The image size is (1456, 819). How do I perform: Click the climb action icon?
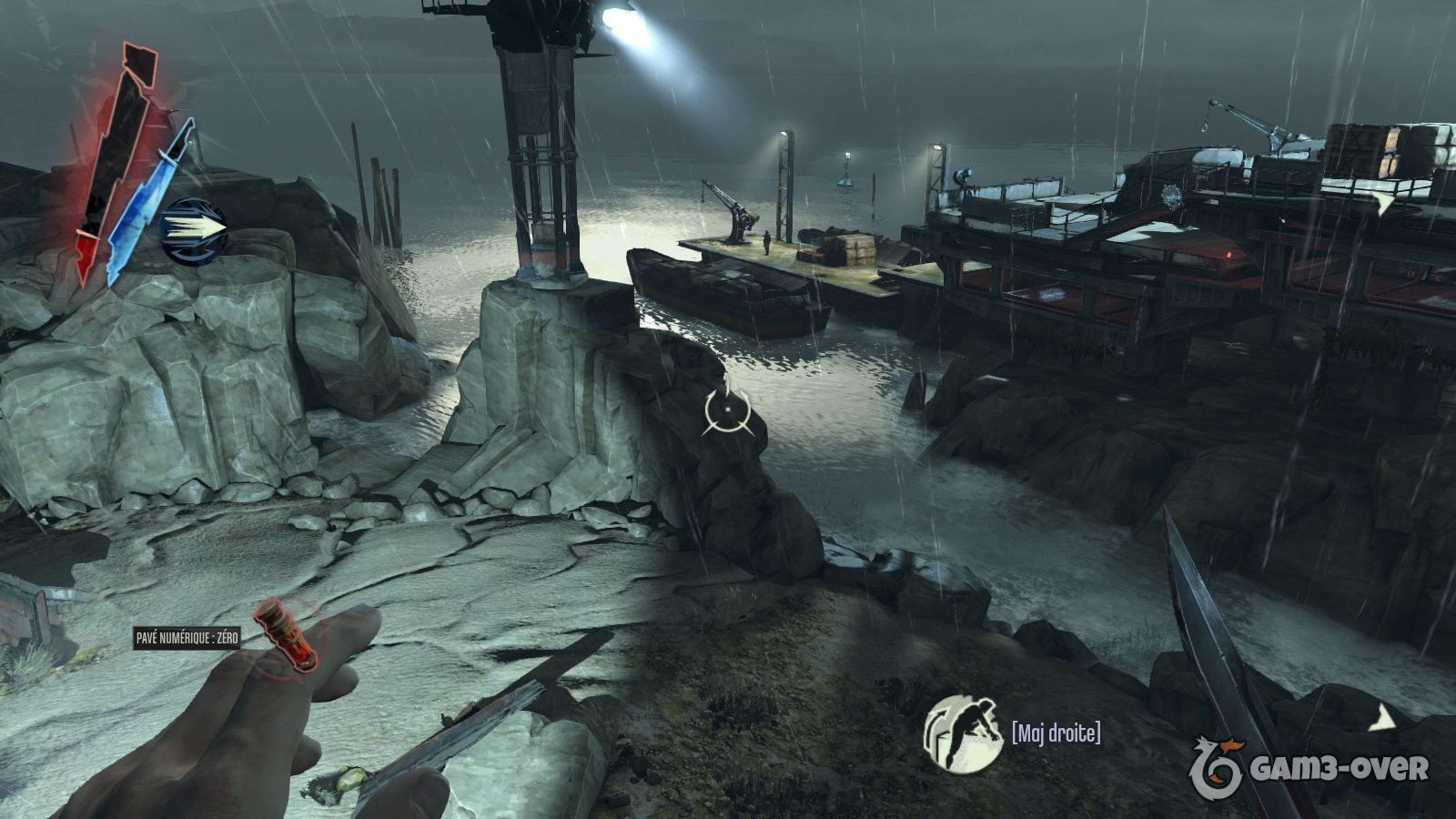tap(962, 733)
